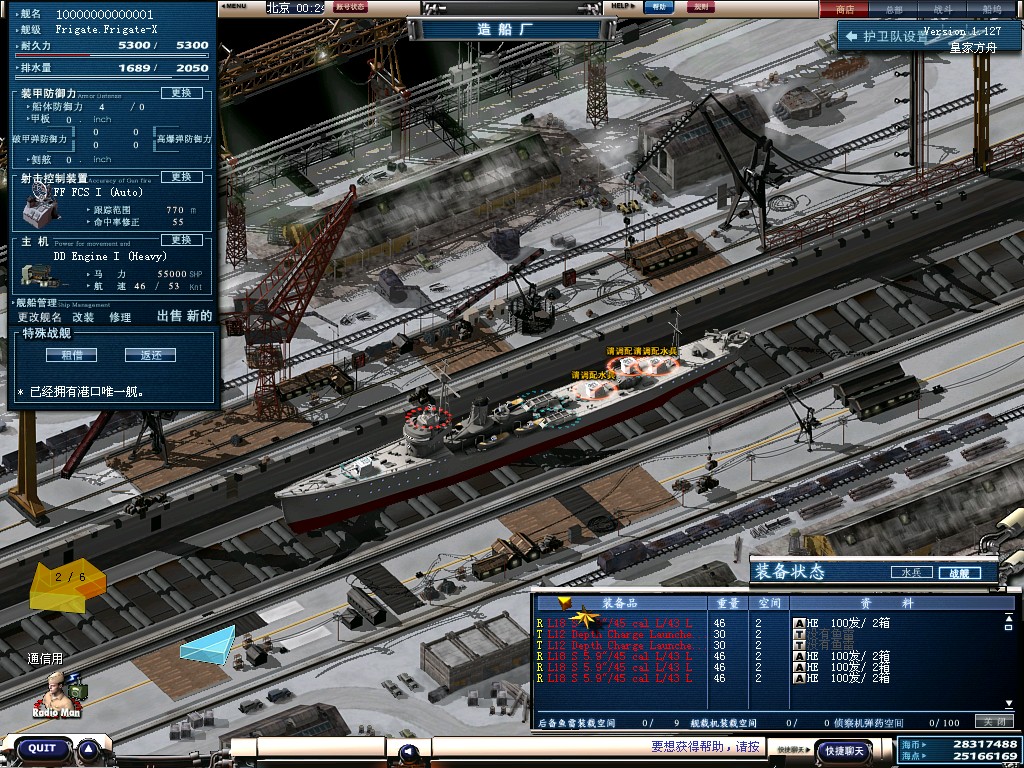
Task: Switch equipment status to 水兵 view
Action: coord(910,573)
